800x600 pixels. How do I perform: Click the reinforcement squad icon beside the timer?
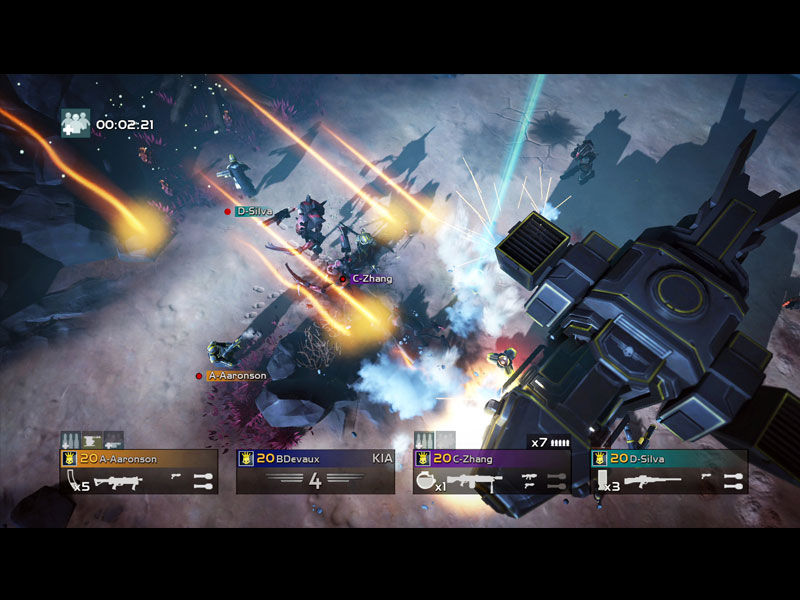(75, 123)
